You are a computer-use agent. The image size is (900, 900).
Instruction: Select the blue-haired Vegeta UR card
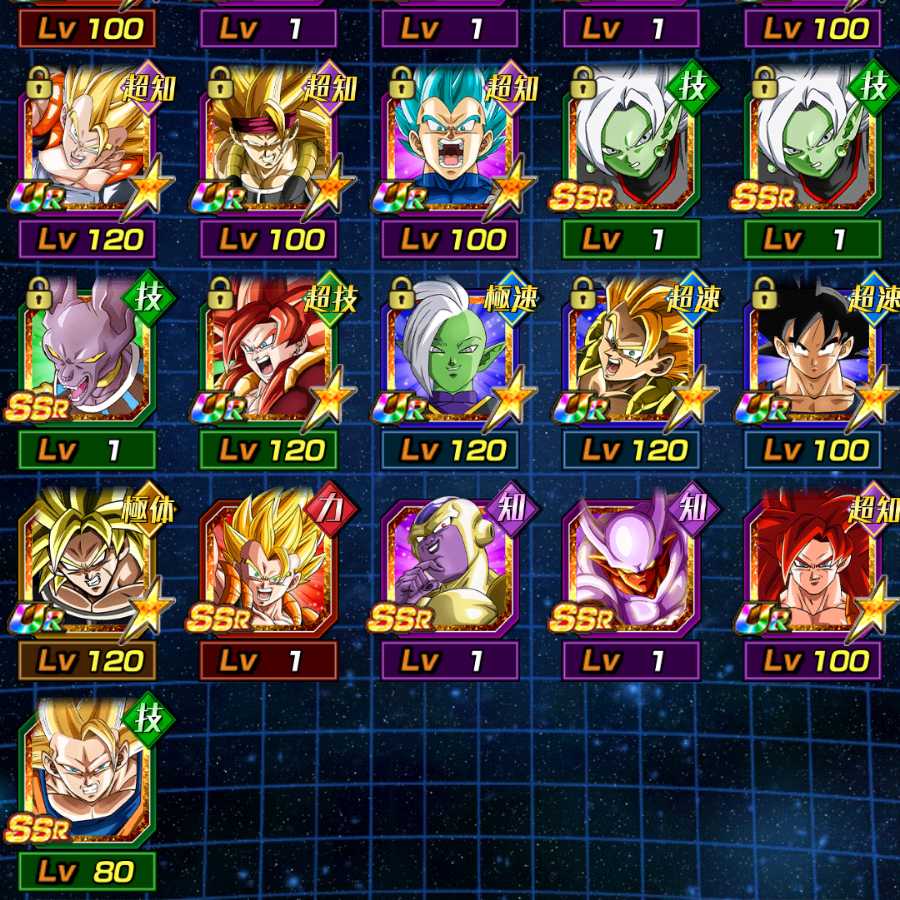450,142
